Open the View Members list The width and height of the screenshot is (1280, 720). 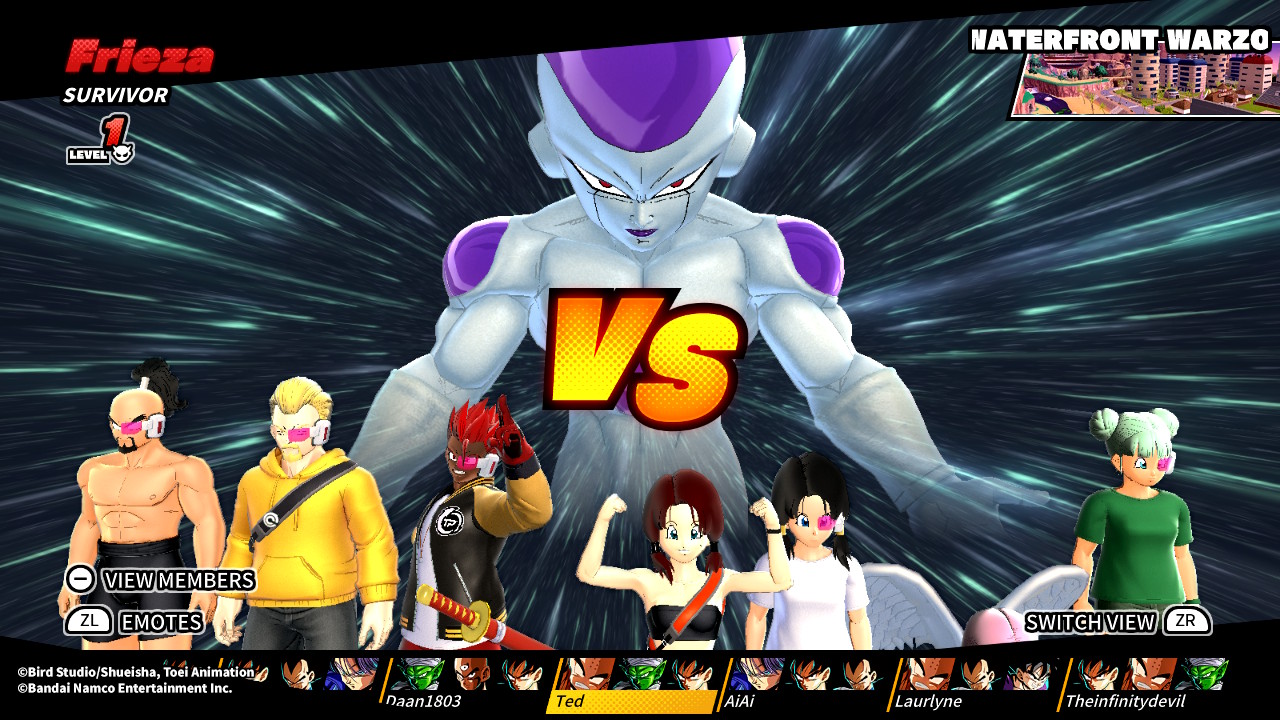pos(160,580)
